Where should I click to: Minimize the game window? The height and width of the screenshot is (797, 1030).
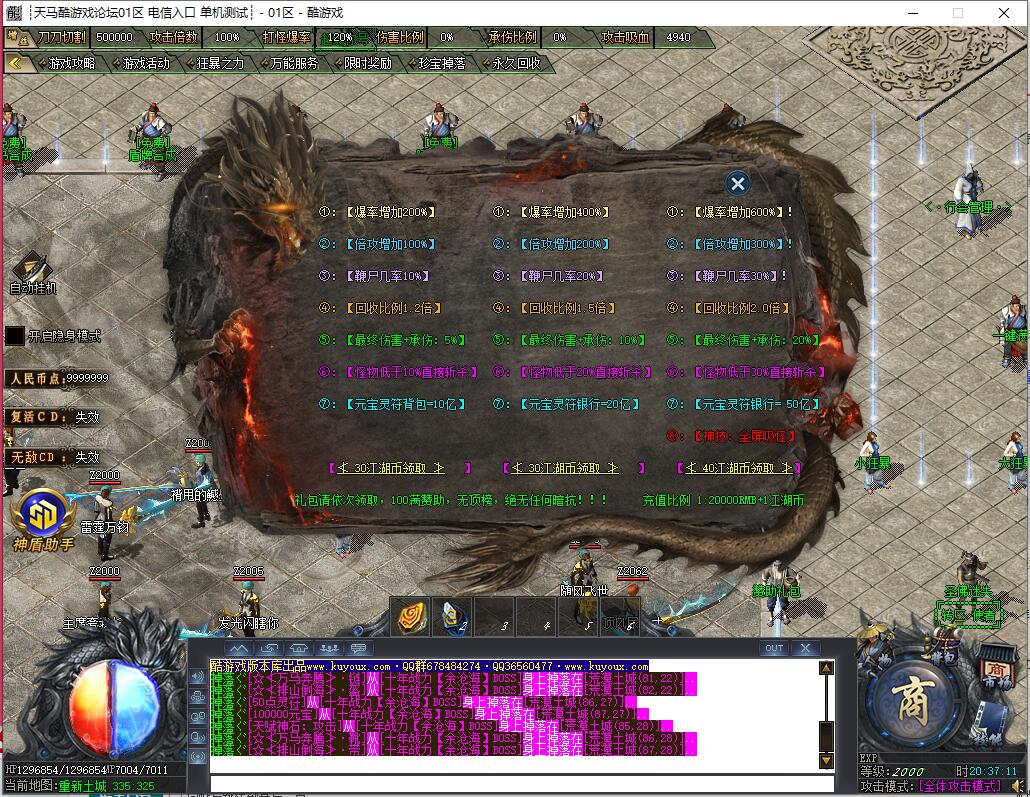(x=912, y=13)
